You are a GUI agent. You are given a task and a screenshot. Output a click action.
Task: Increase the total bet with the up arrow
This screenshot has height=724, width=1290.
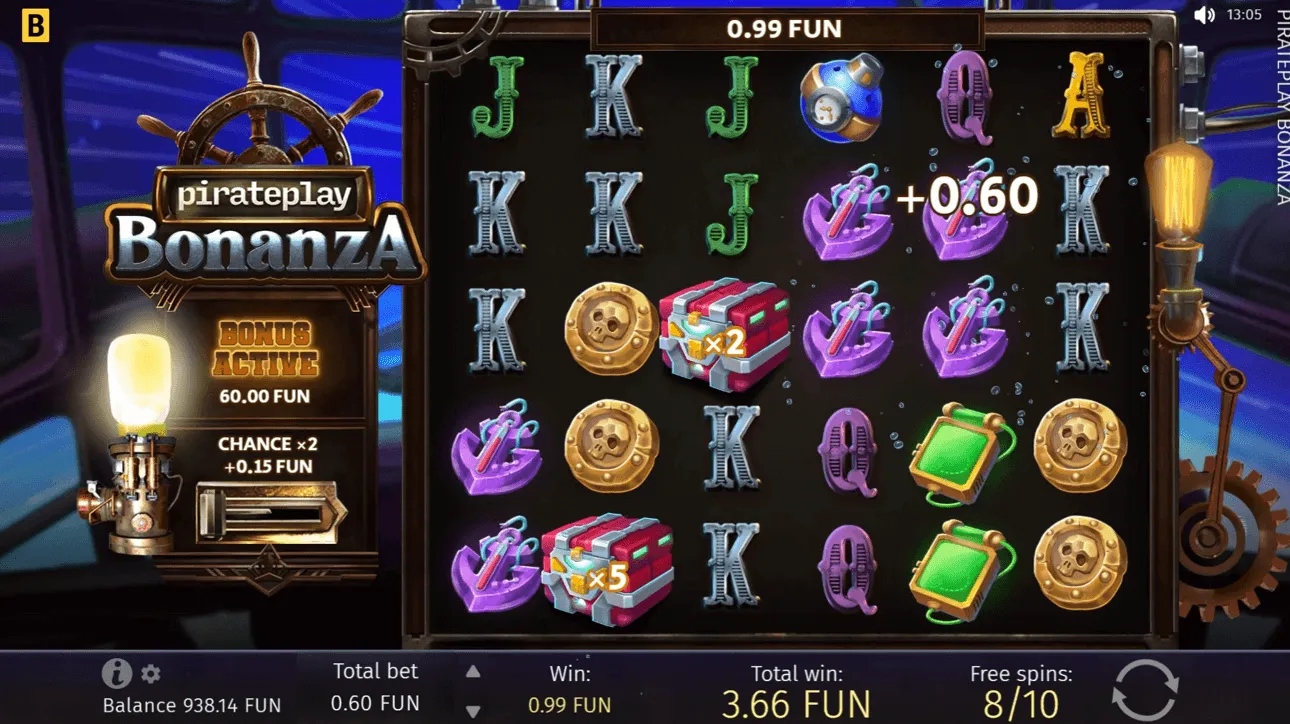click(471, 671)
